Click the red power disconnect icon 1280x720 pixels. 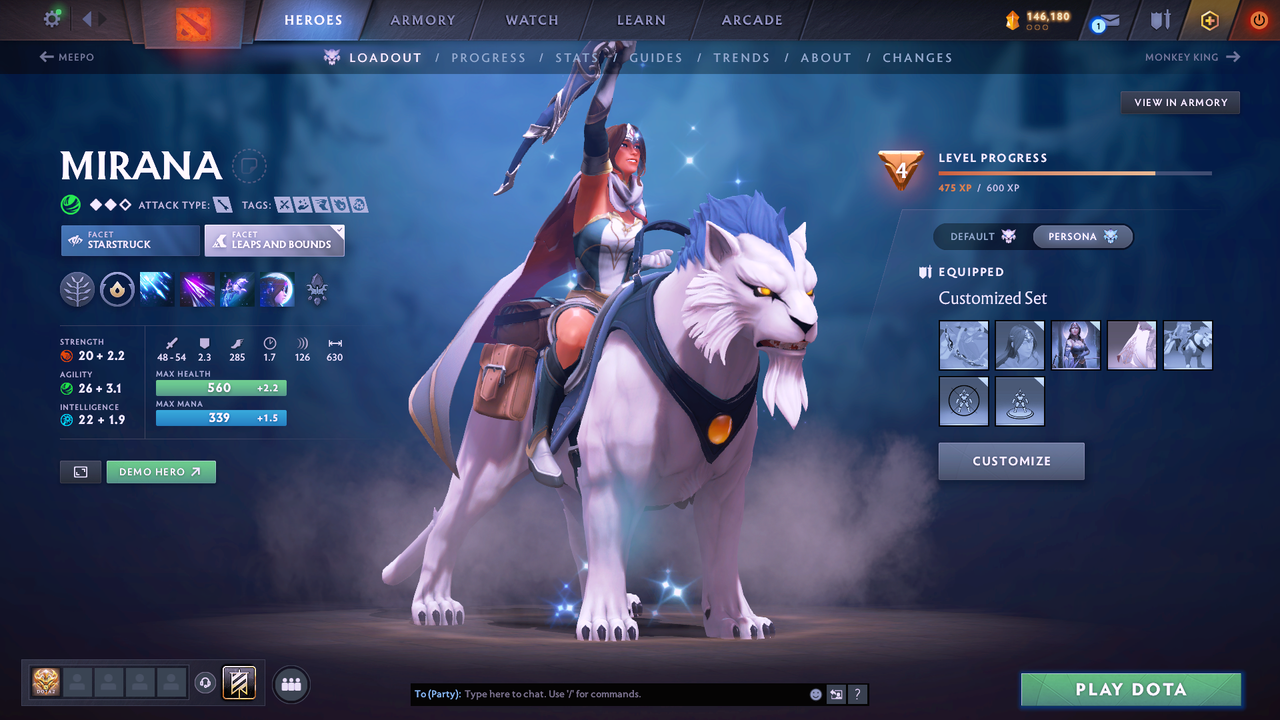pos(1258,20)
